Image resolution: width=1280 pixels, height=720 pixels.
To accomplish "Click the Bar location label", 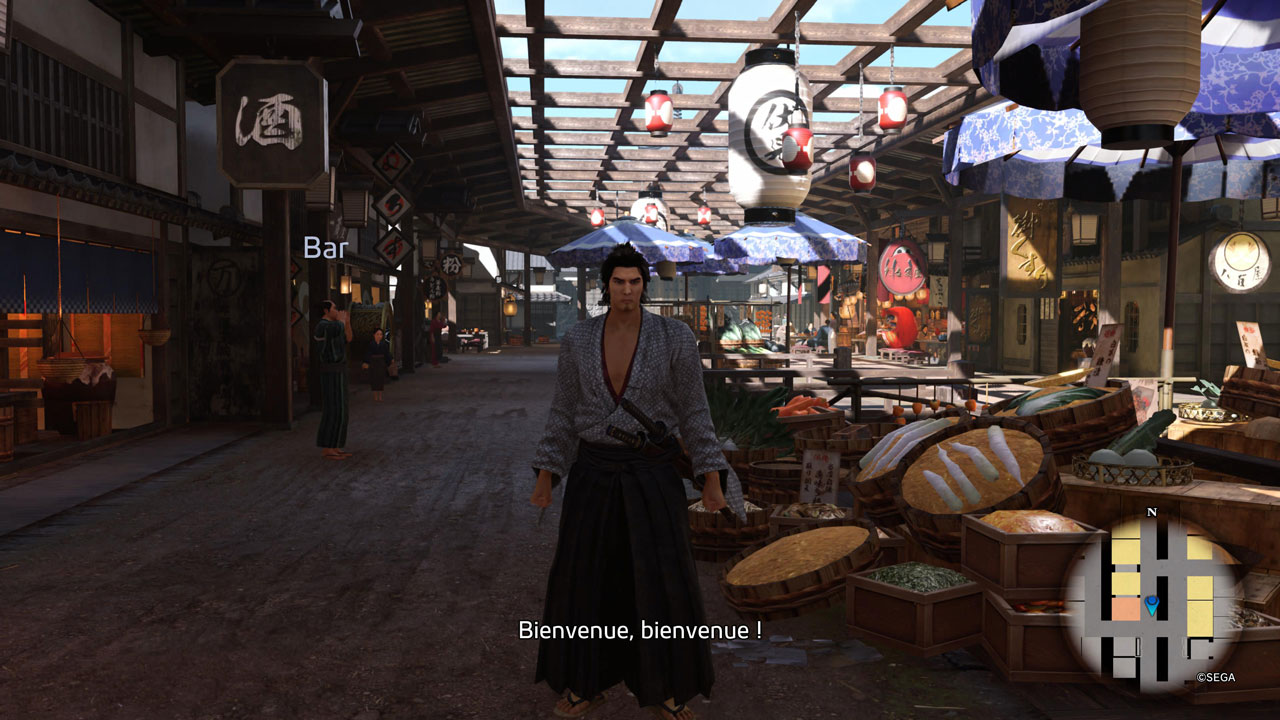I will (325, 248).
